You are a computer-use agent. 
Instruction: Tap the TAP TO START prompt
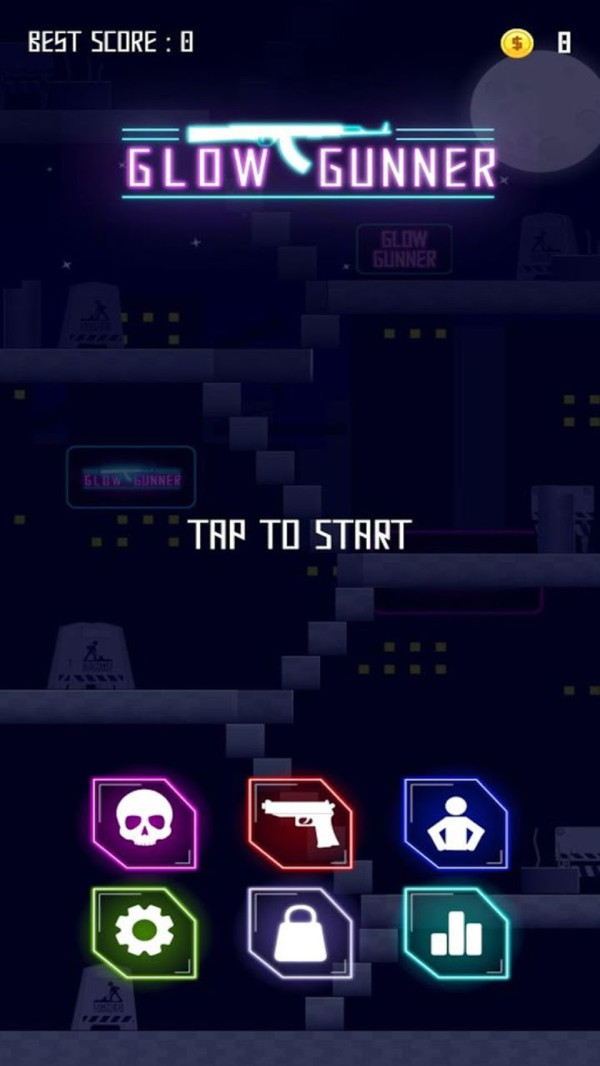tap(300, 535)
